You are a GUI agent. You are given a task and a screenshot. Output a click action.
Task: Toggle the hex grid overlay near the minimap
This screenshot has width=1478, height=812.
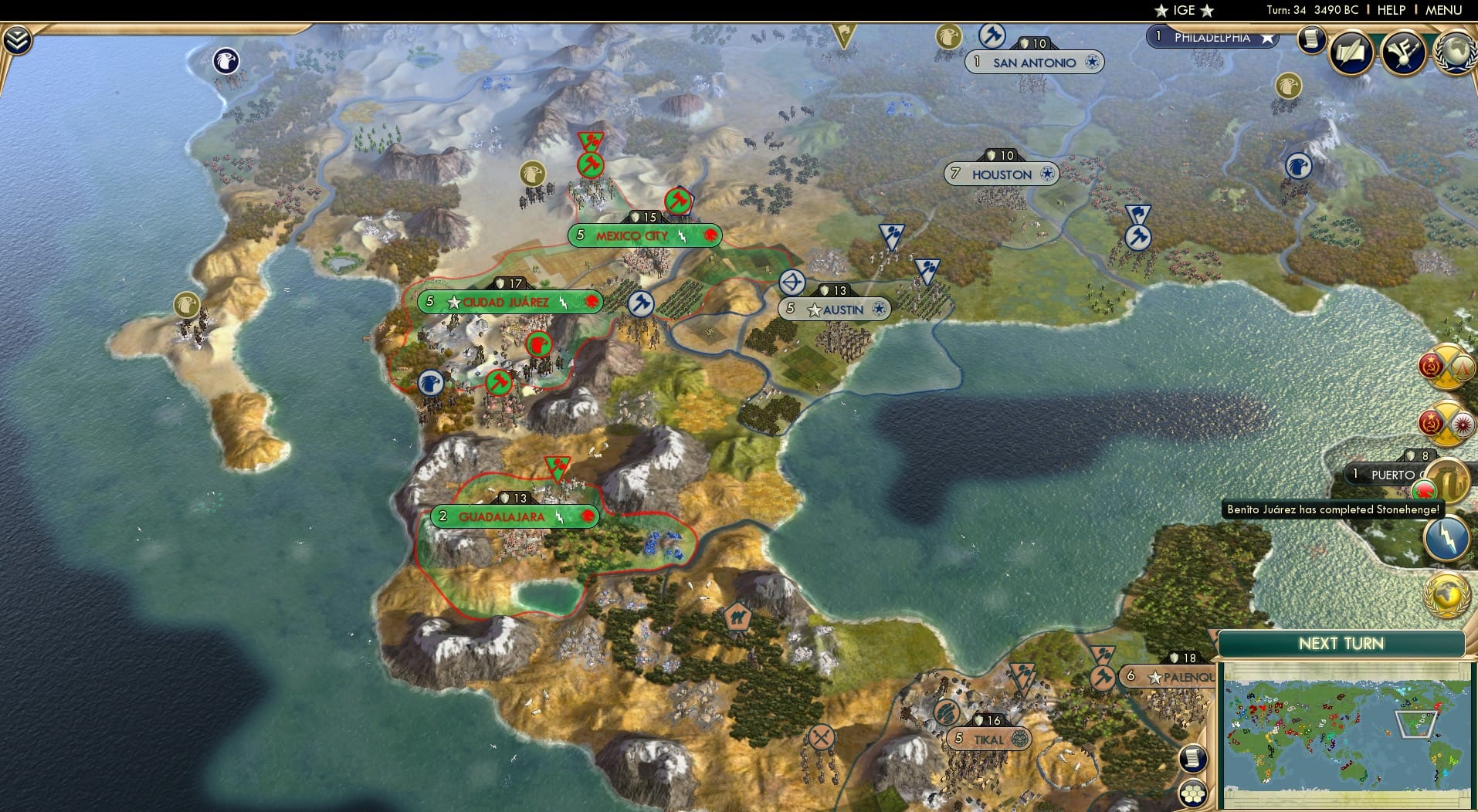[1194, 793]
